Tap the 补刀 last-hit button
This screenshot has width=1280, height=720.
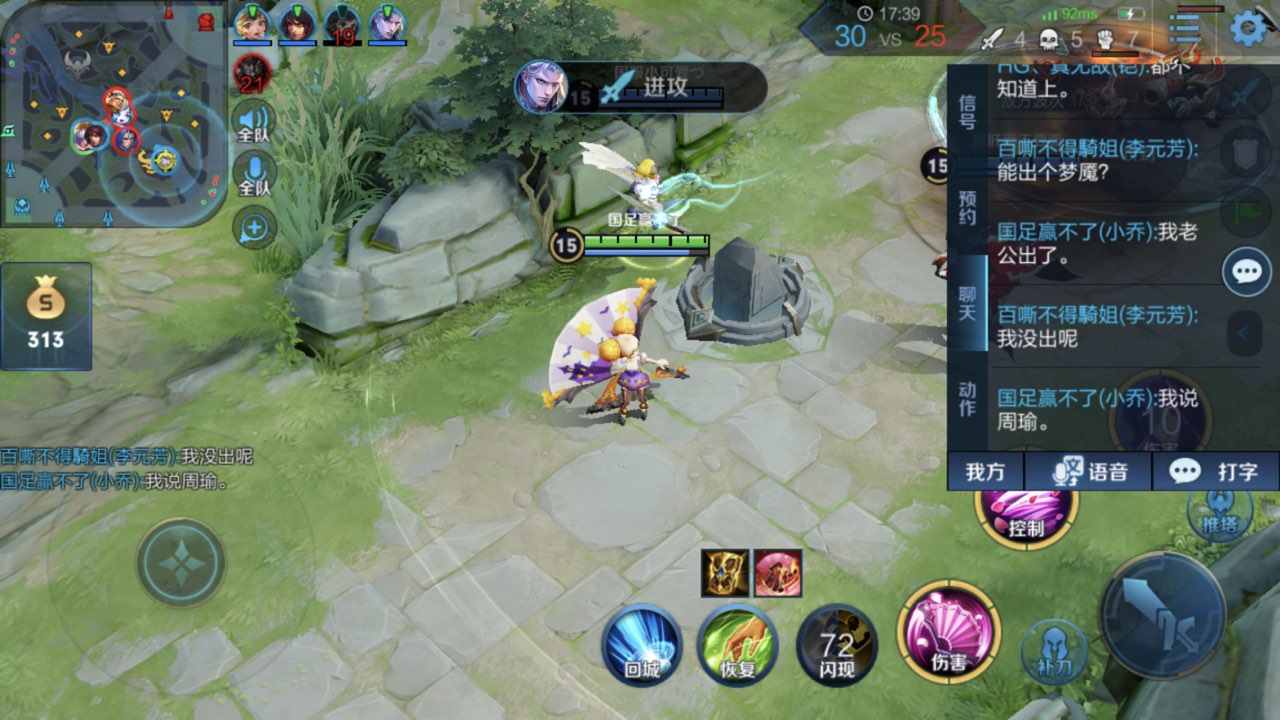pos(1054,651)
